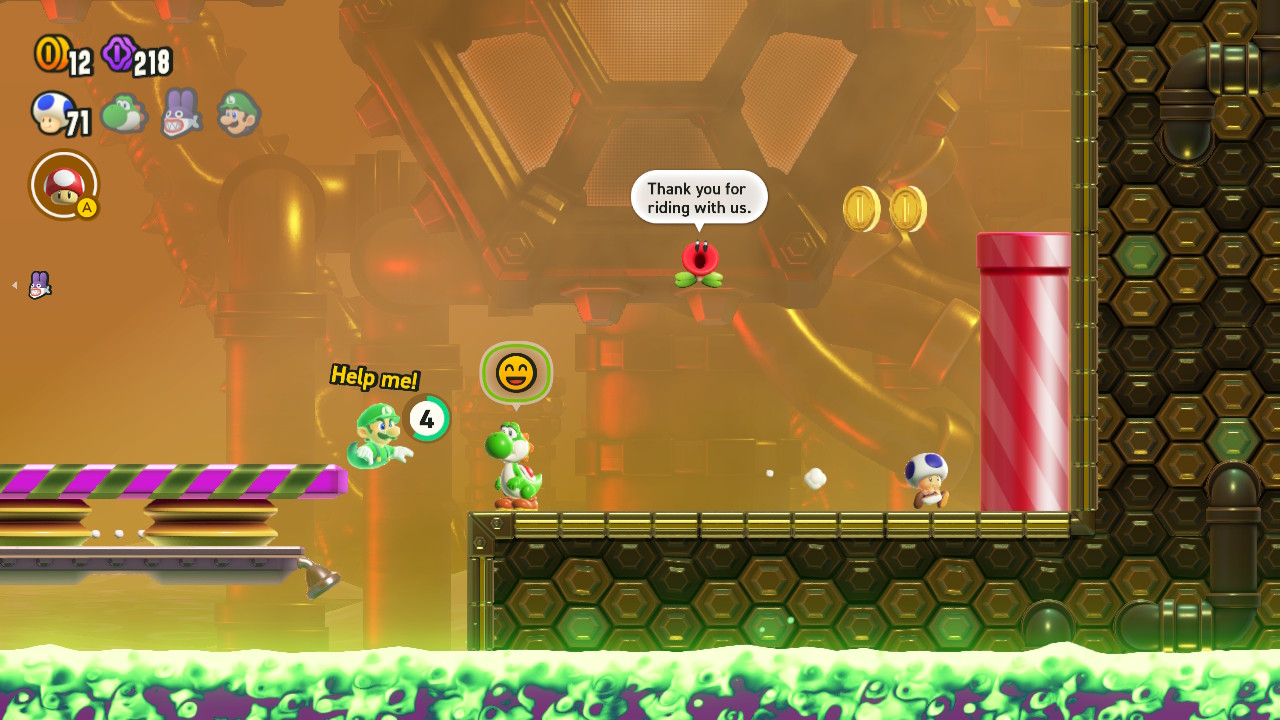Use the stored Super Mushroom item
Viewport: 1280px width, 720px height.
click(x=64, y=185)
